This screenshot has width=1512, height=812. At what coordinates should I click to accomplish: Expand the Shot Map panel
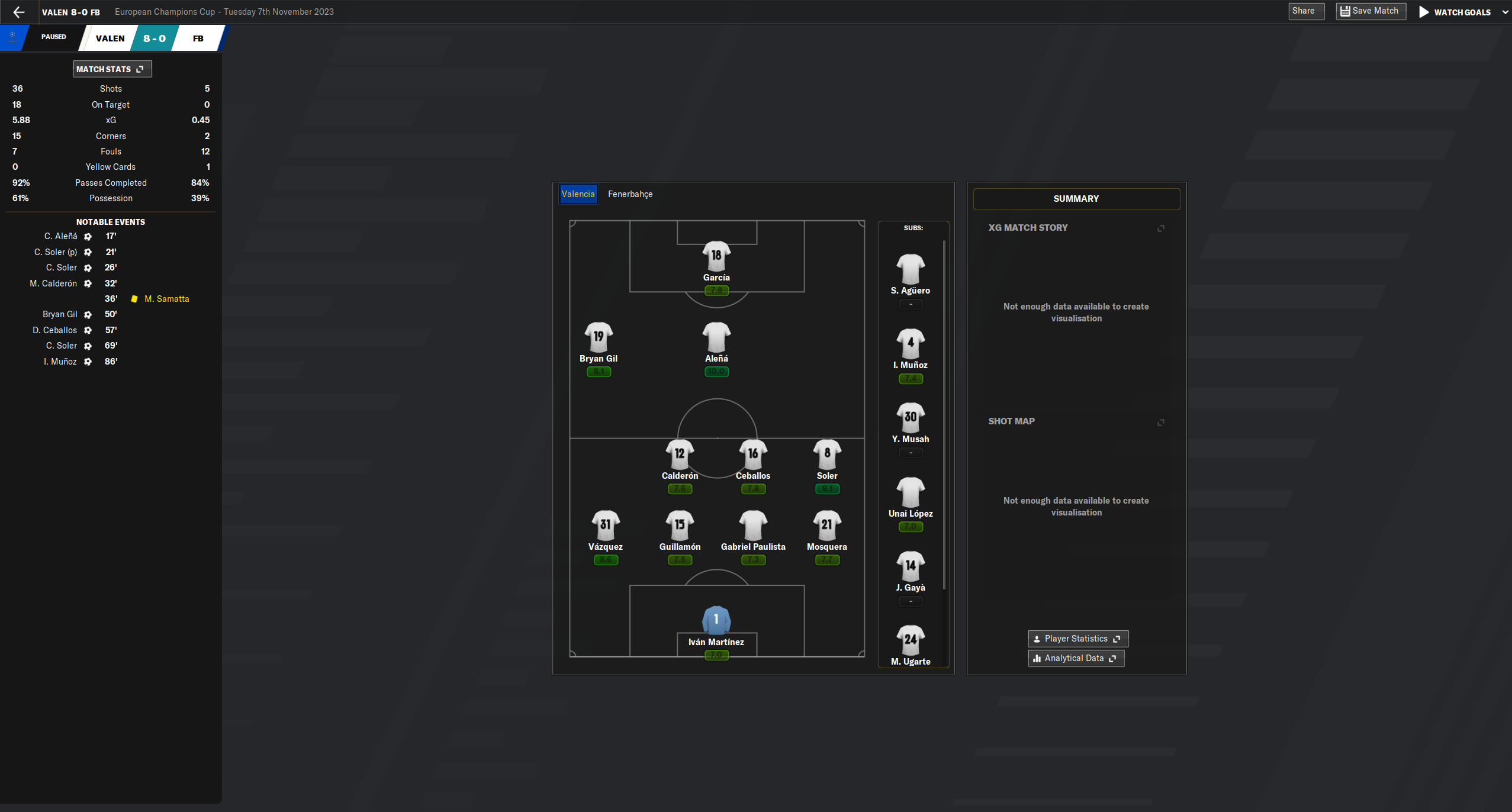pos(1160,422)
